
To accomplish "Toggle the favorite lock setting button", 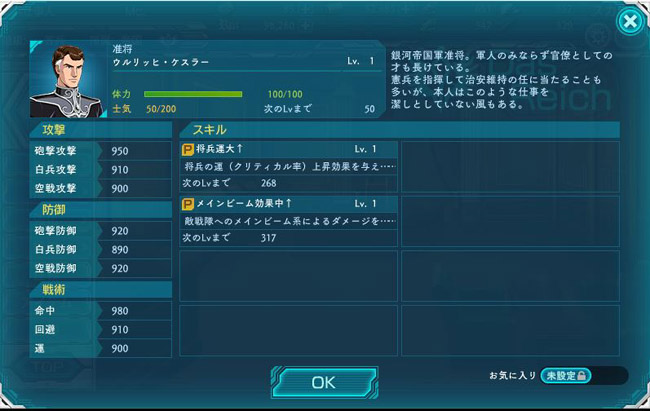I will pos(567,375).
